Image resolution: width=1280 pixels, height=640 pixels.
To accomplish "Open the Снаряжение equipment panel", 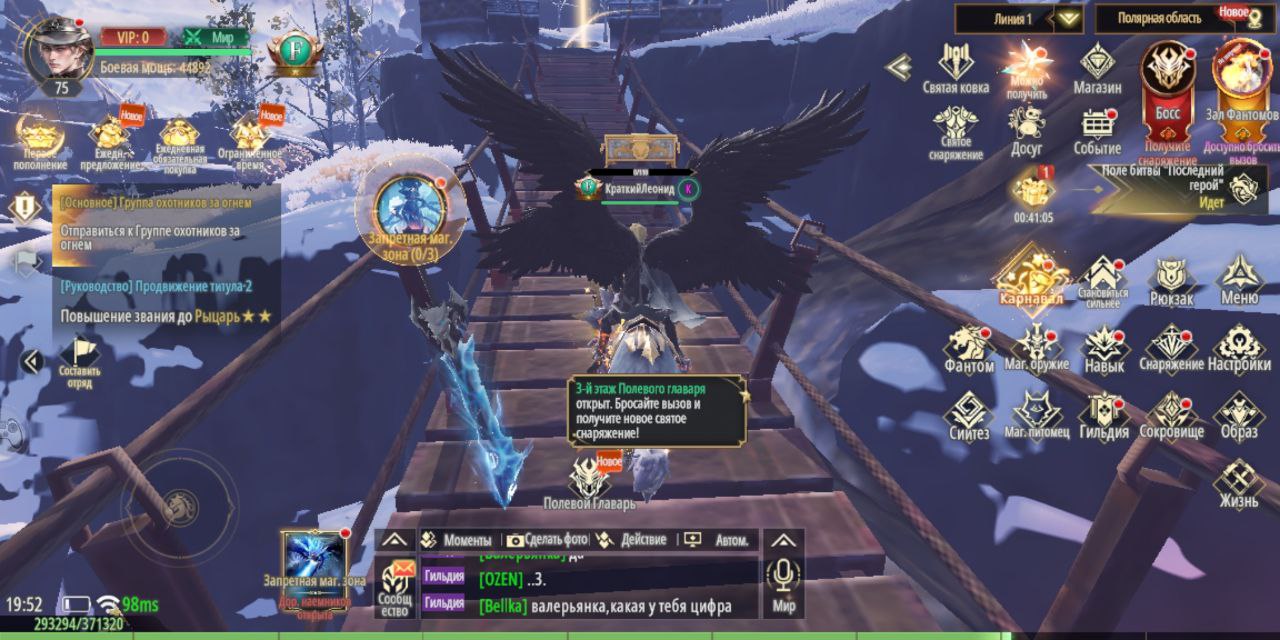I will pos(1171,348).
